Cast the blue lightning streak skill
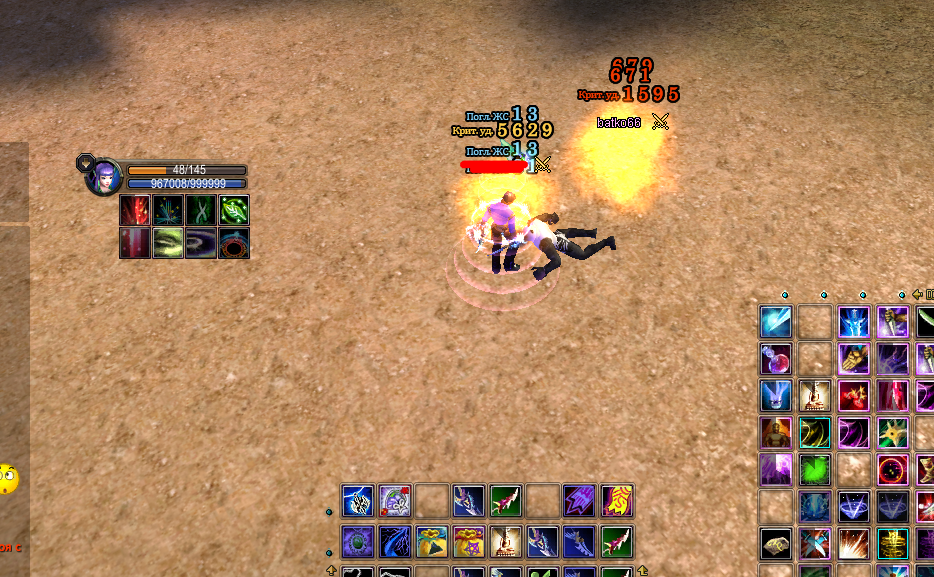The image size is (934, 577). click(x=775, y=322)
